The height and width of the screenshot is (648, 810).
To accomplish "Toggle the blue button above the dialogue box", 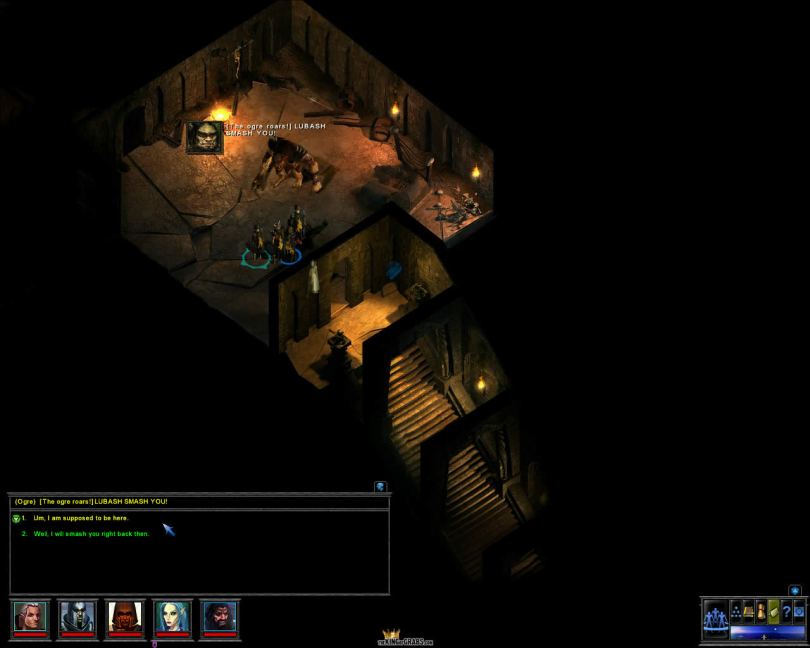I will (380, 486).
